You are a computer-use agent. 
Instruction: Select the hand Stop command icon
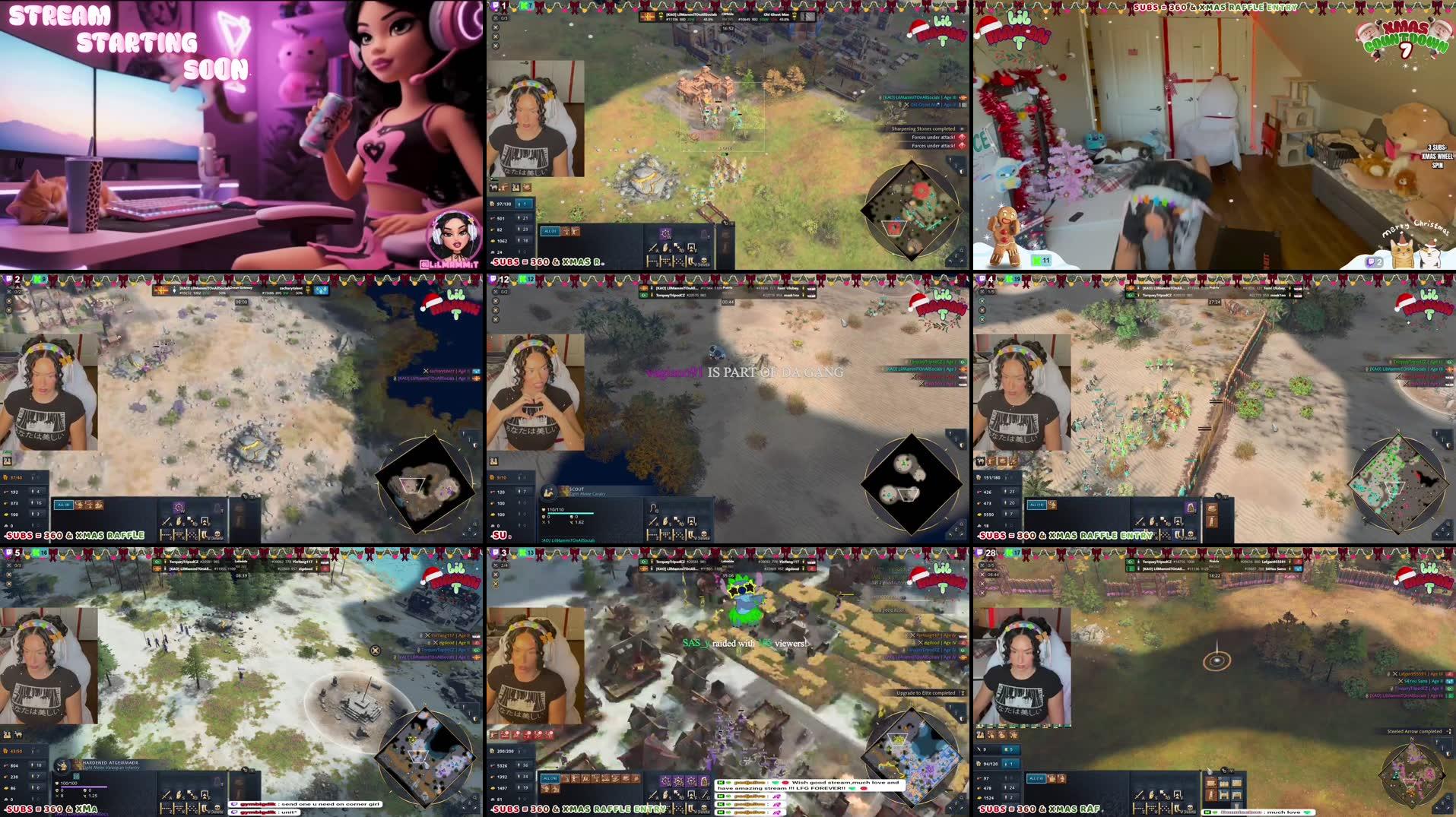pos(665,247)
